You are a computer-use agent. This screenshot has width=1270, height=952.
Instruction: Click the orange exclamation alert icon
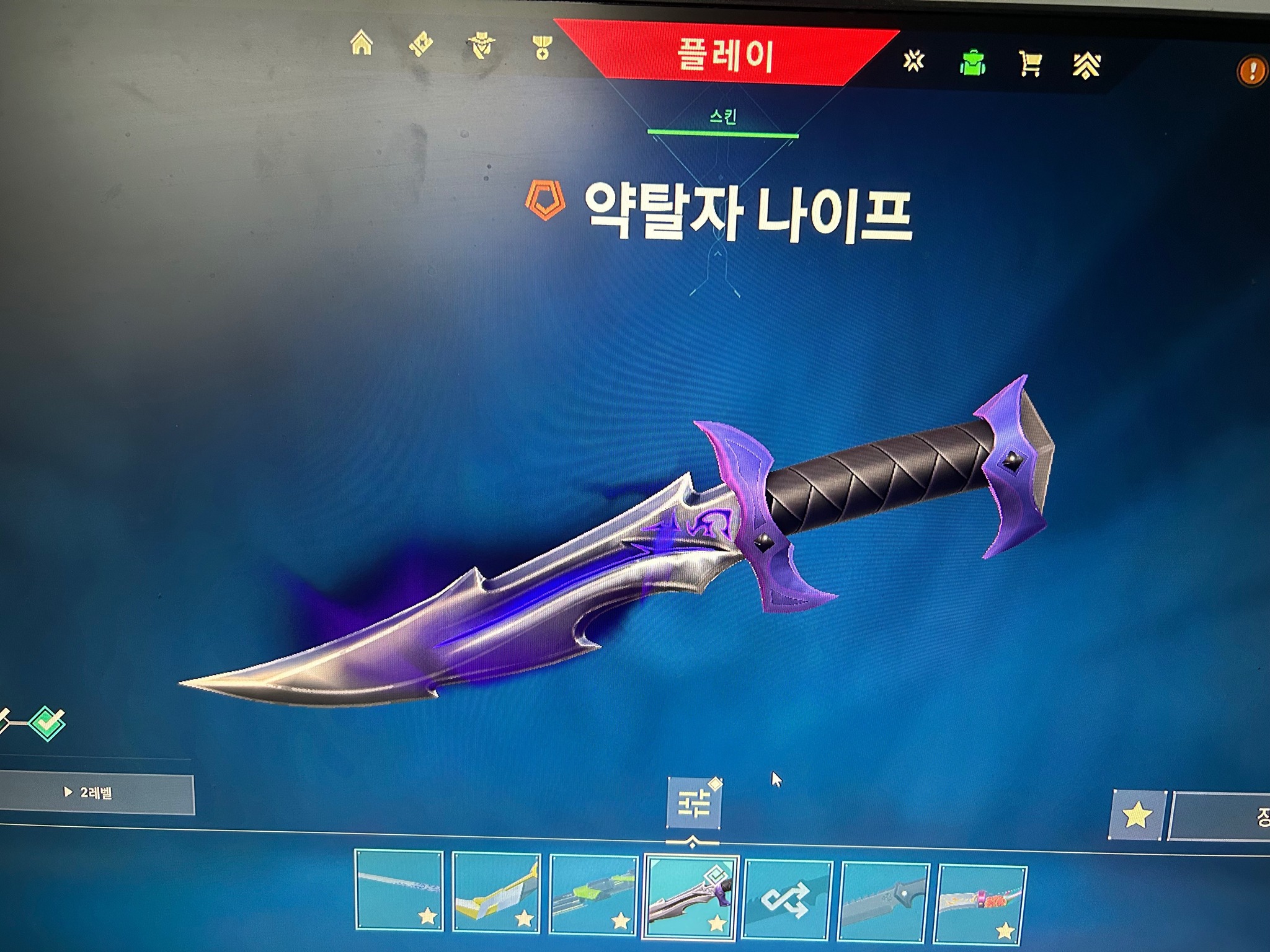click(x=1251, y=71)
